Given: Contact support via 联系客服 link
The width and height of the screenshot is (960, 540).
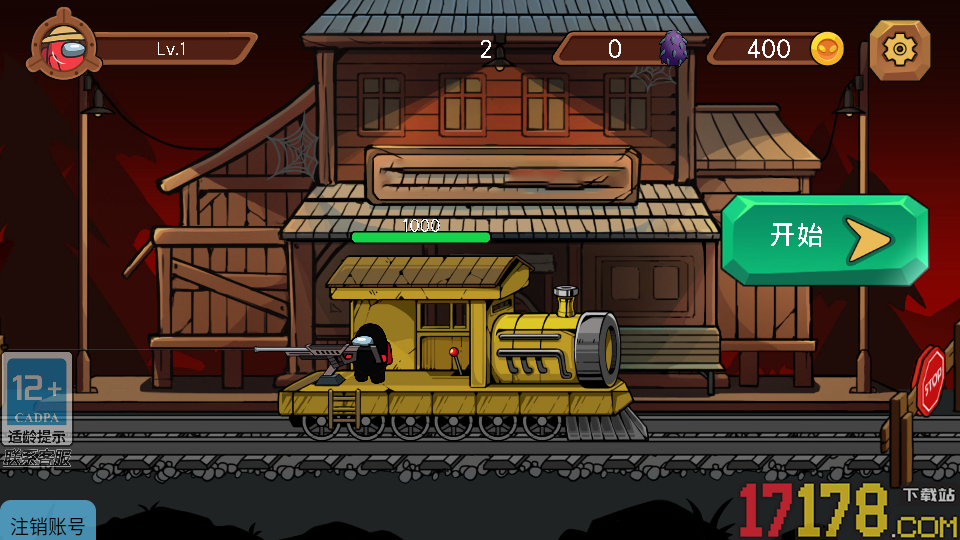Looking at the screenshot, I should (37, 459).
